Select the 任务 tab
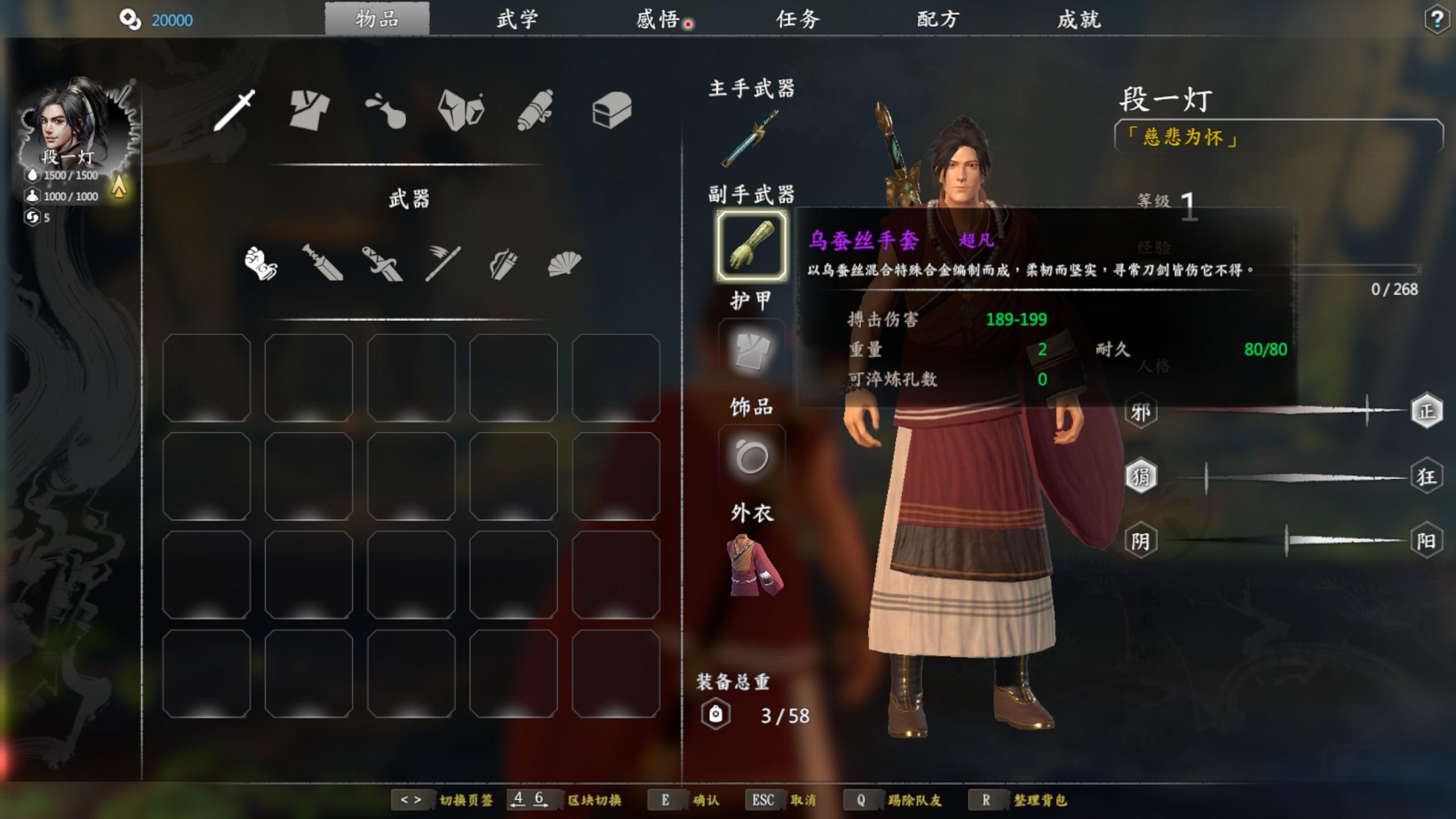Screen dimensions: 1456x819 797,20
